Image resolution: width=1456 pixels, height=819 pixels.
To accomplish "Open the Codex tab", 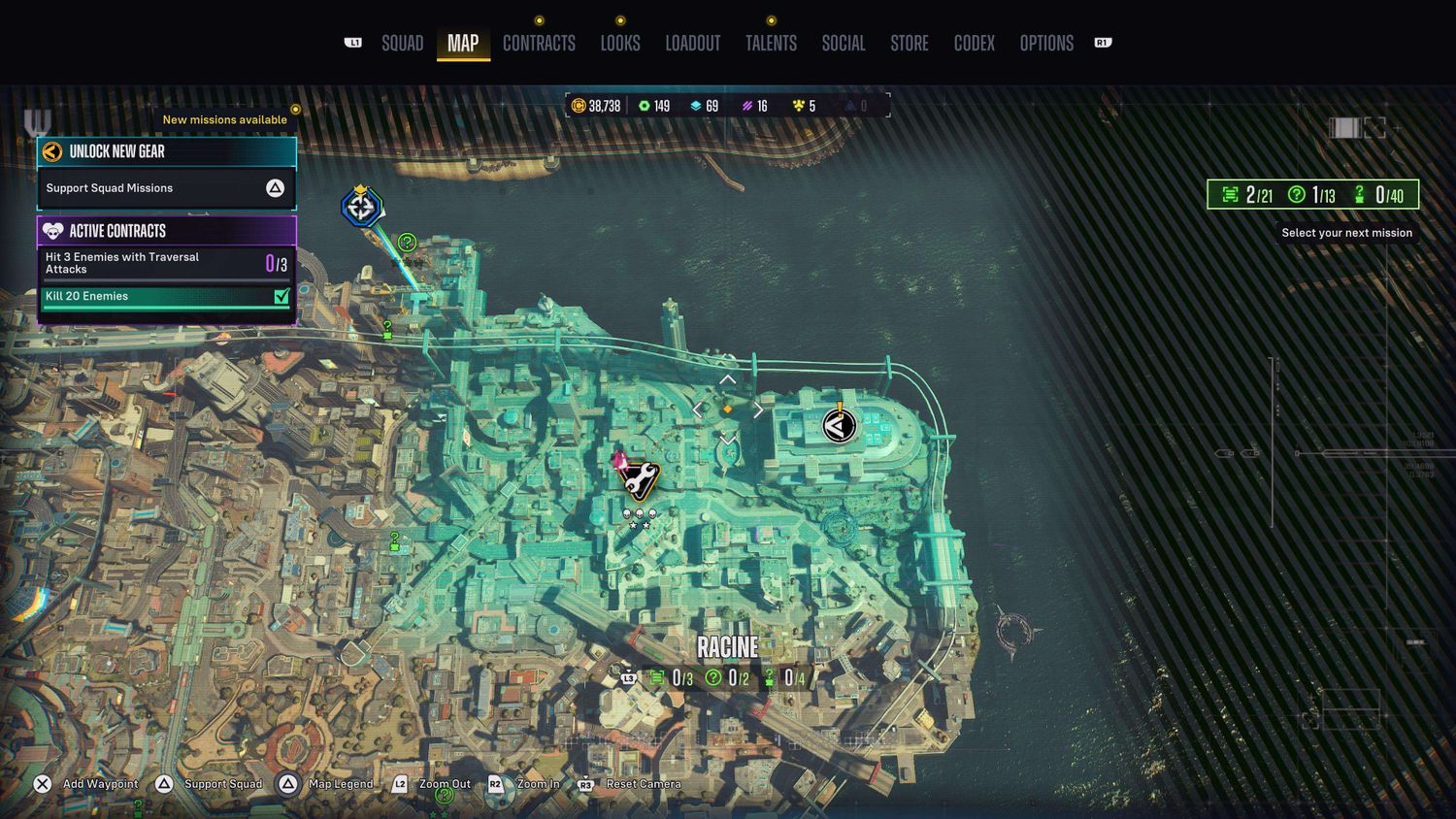I will 975,43.
